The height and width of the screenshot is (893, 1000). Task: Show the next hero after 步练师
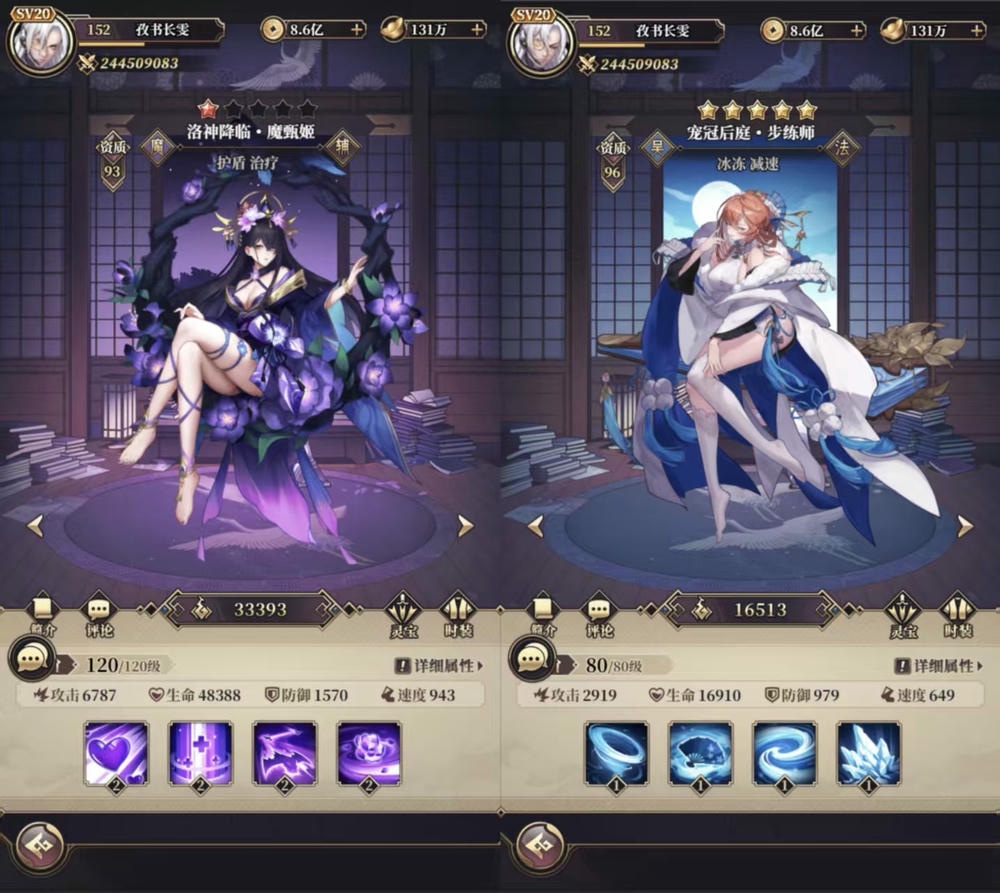click(x=965, y=526)
